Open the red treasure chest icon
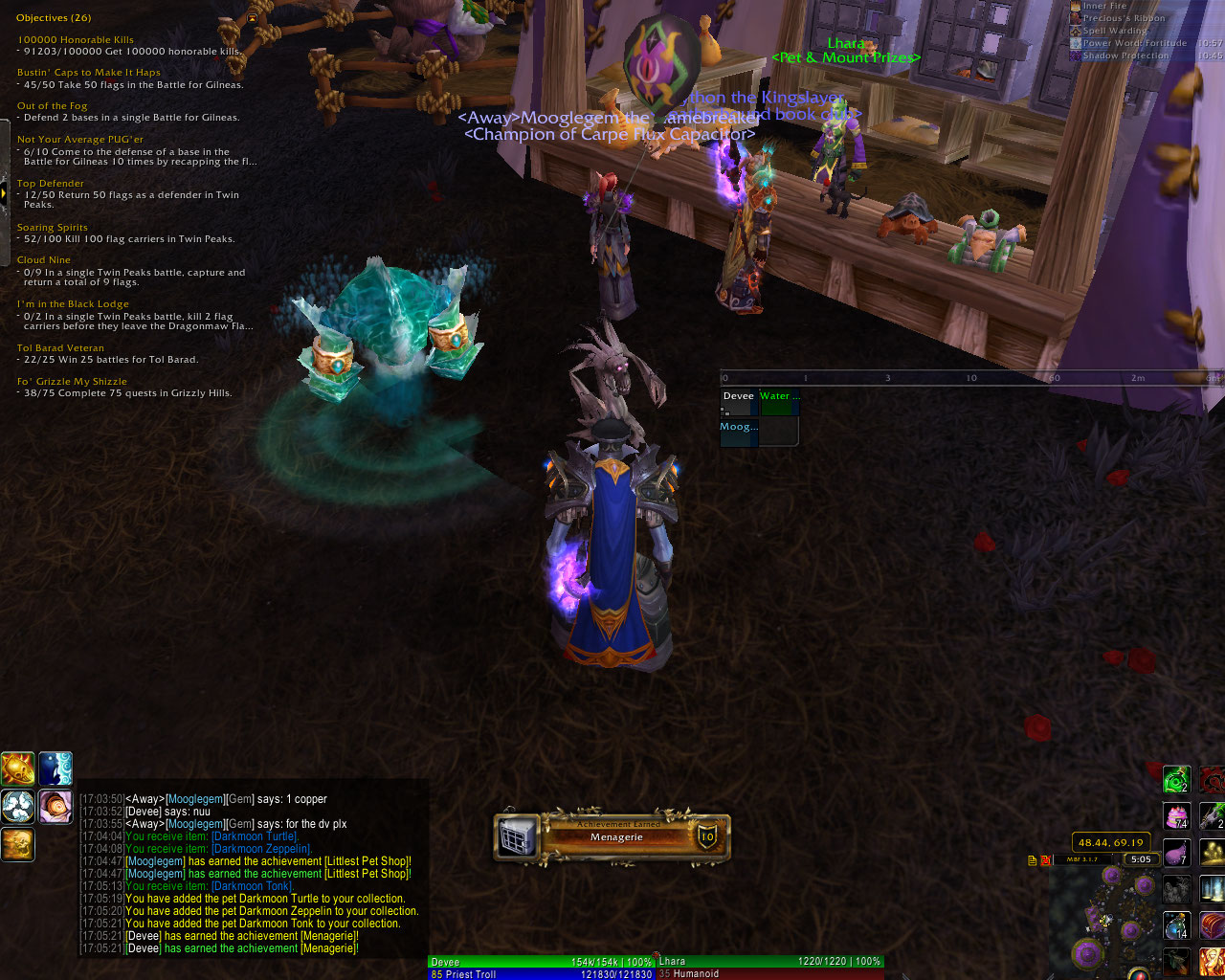This screenshot has height=980, width=1225. click(x=1213, y=925)
